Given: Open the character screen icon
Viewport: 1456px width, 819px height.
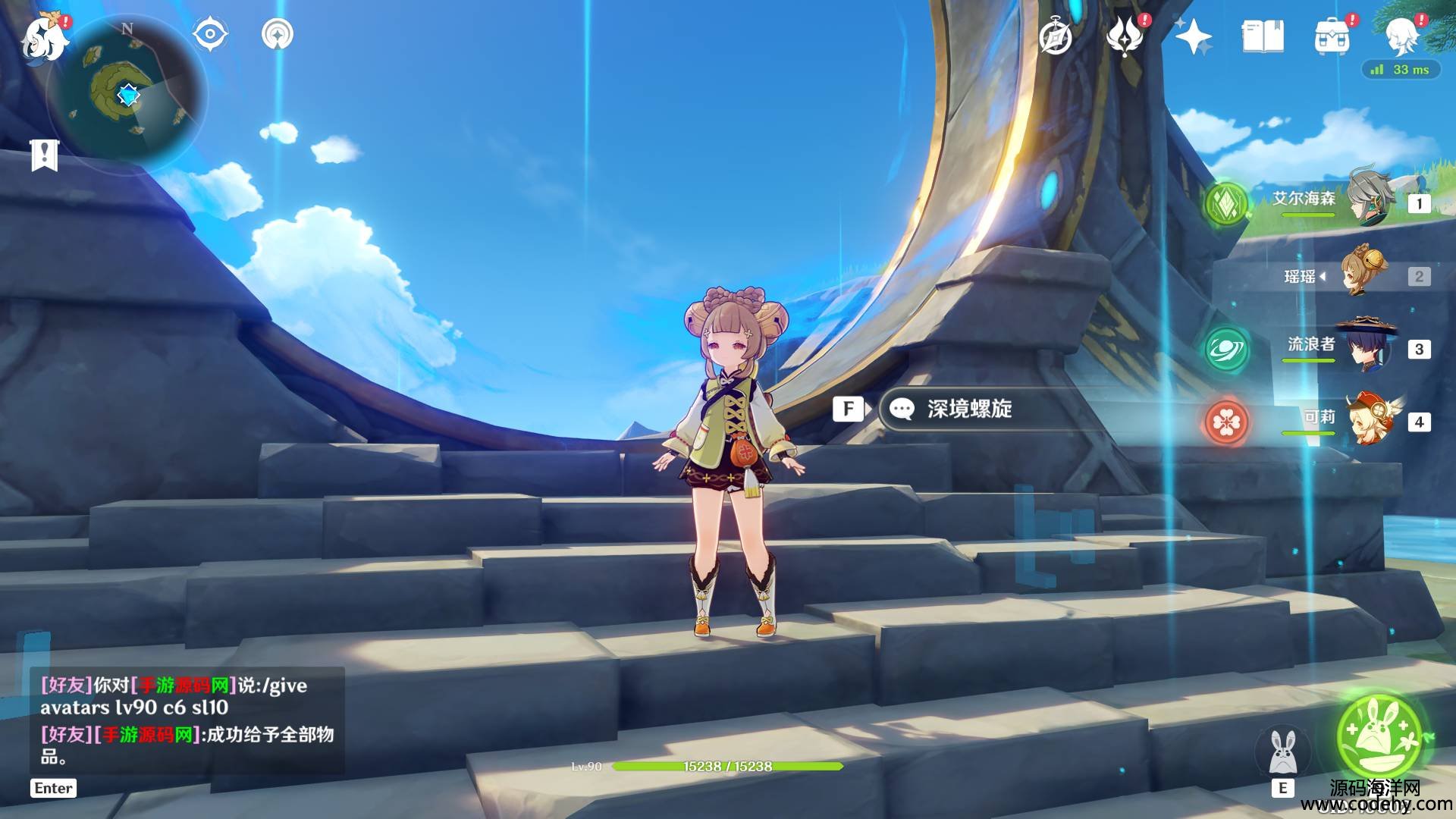Looking at the screenshot, I should (x=1401, y=36).
